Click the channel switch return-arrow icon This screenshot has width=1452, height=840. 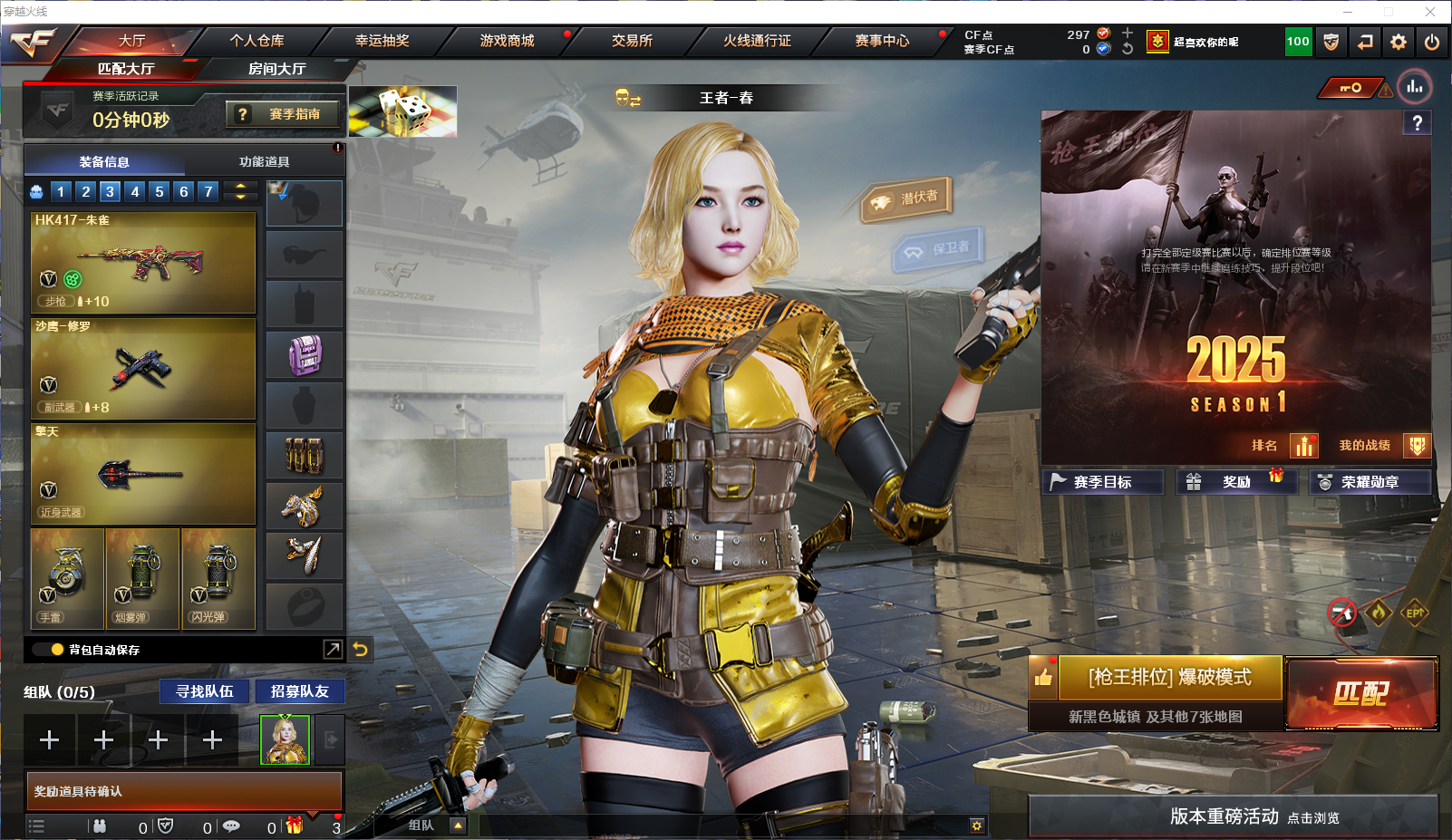click(1365, 41)
